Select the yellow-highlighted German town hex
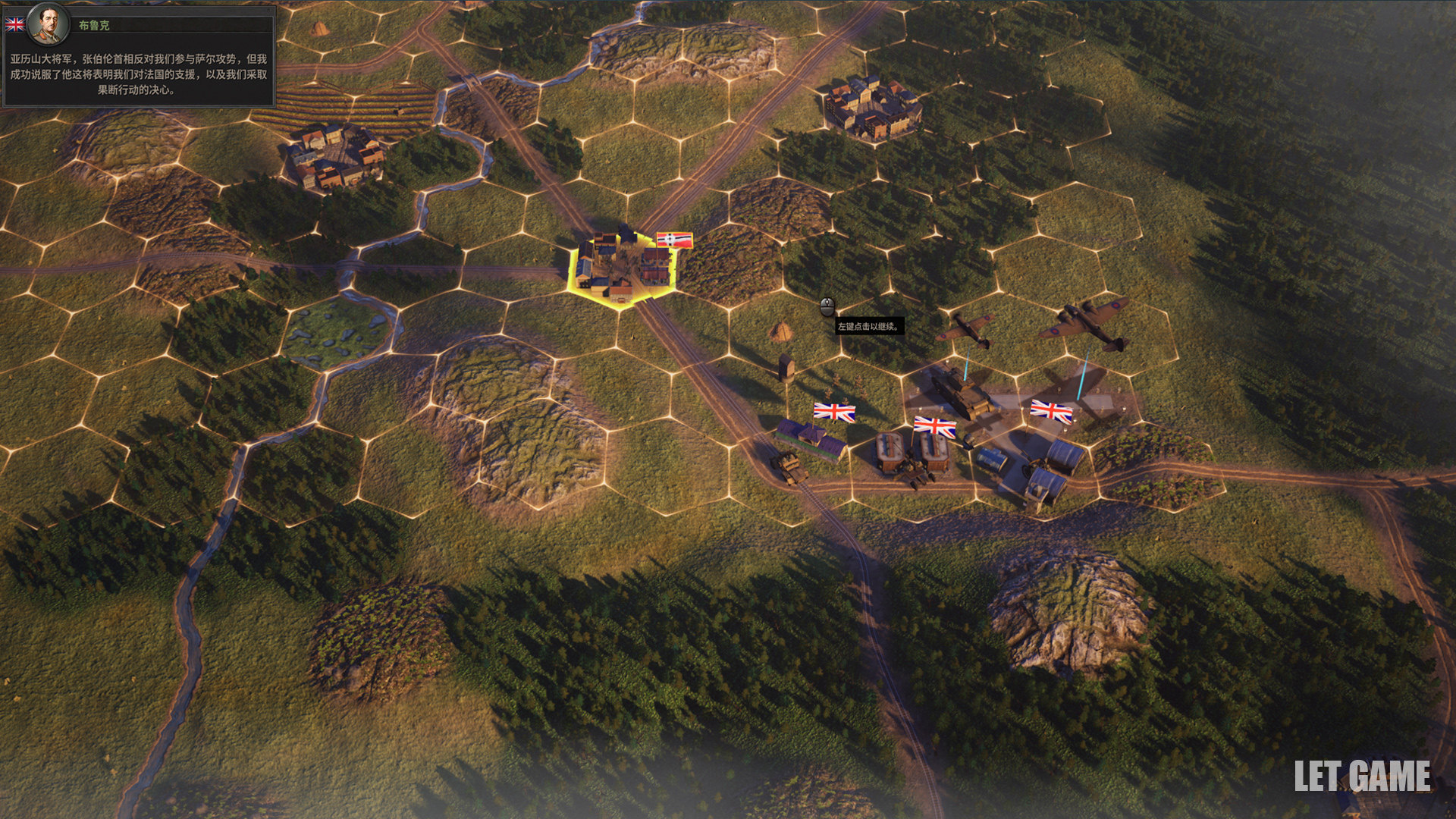 (623, 268)
